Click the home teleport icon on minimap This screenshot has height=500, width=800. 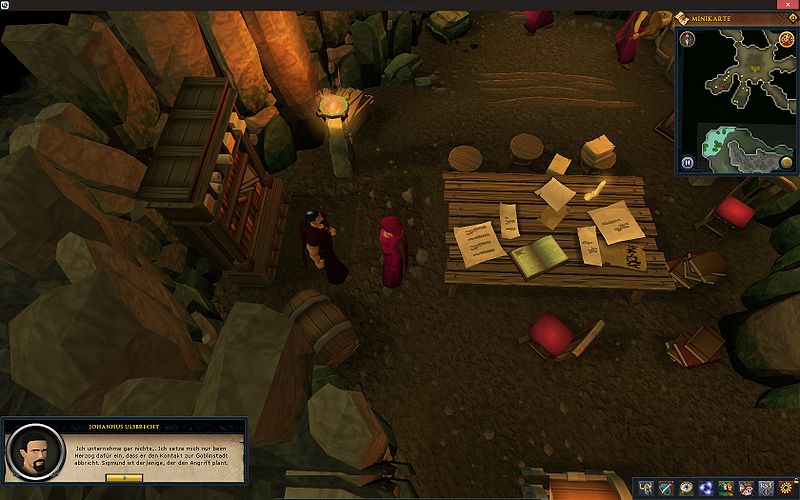click(787, 39)
